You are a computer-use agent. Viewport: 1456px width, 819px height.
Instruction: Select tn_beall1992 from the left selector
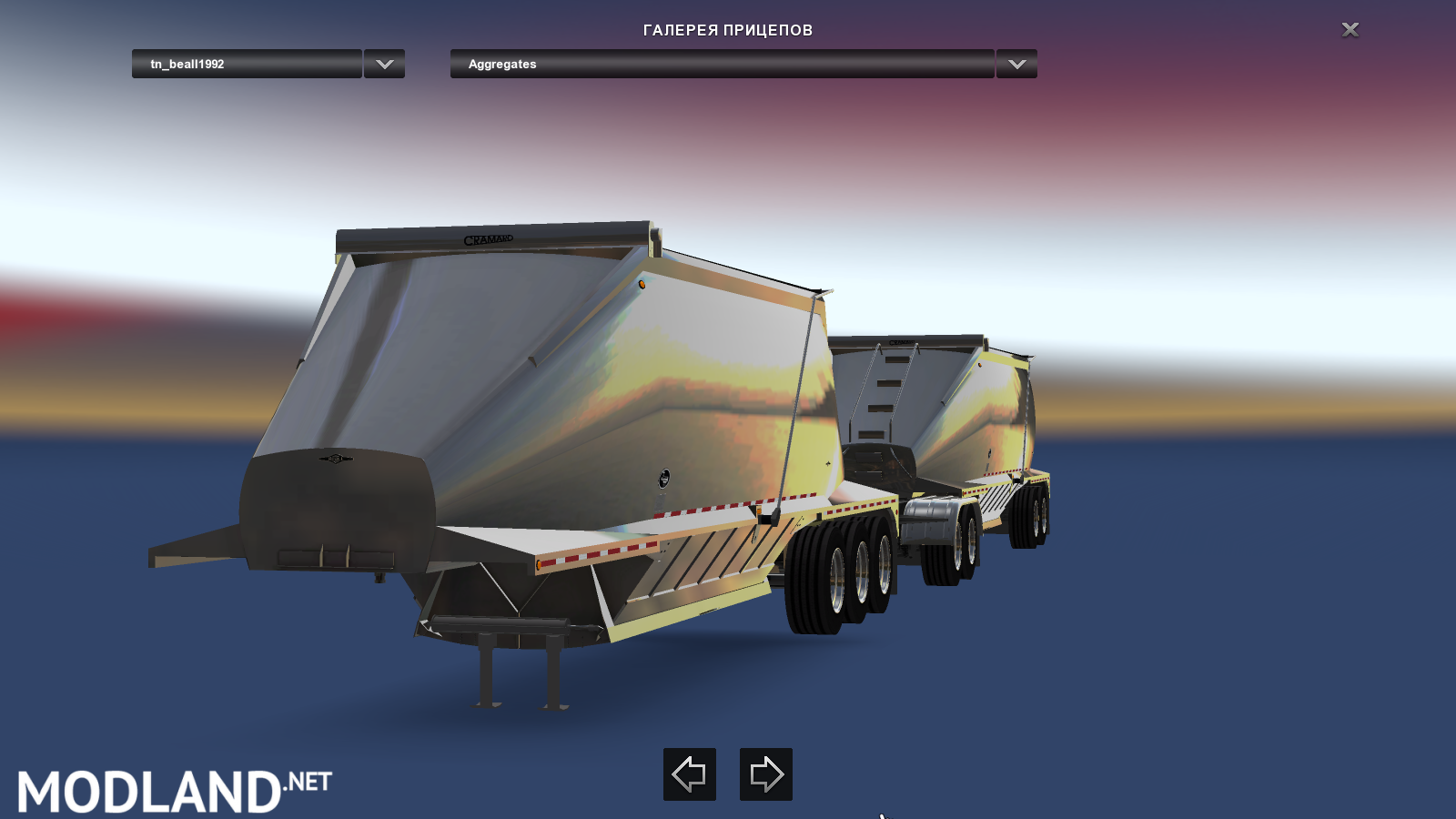click(246, 64)
